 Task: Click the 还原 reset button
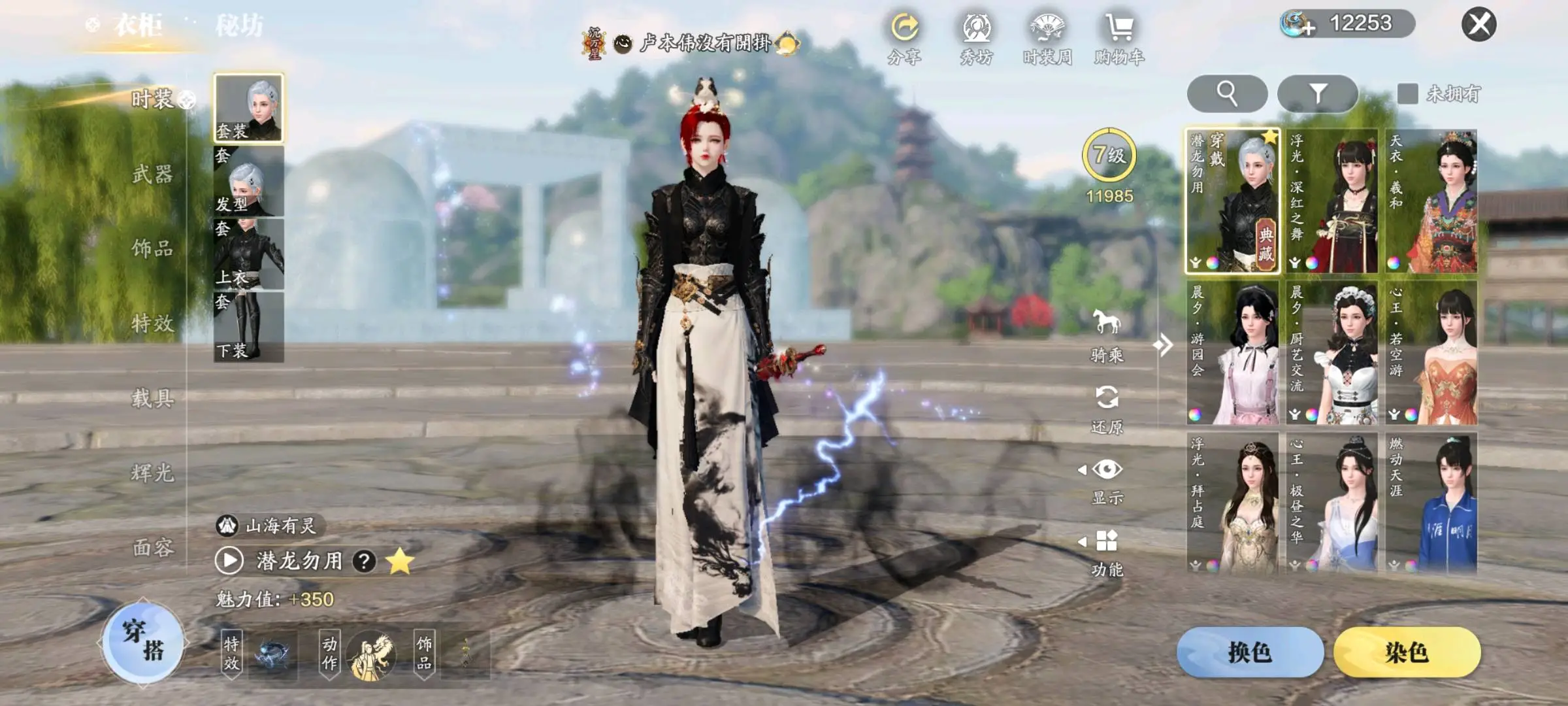[x=1107, y=409]
